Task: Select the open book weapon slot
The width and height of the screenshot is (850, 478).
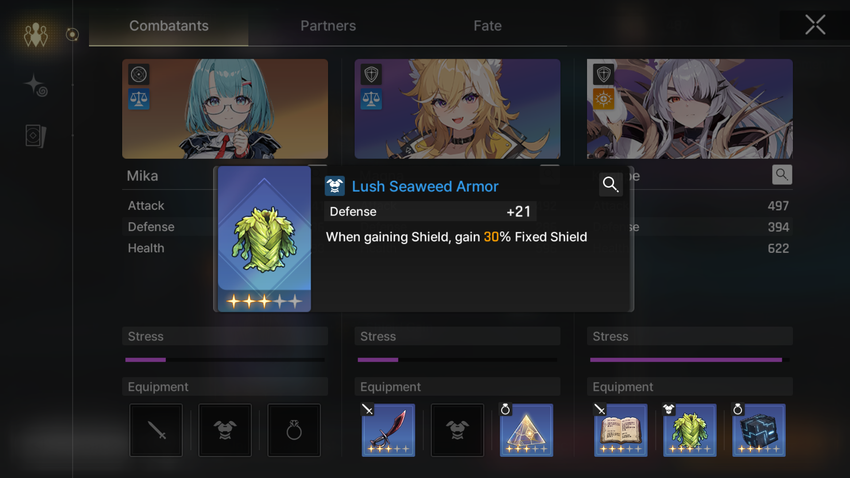Action: pos(620,430)
